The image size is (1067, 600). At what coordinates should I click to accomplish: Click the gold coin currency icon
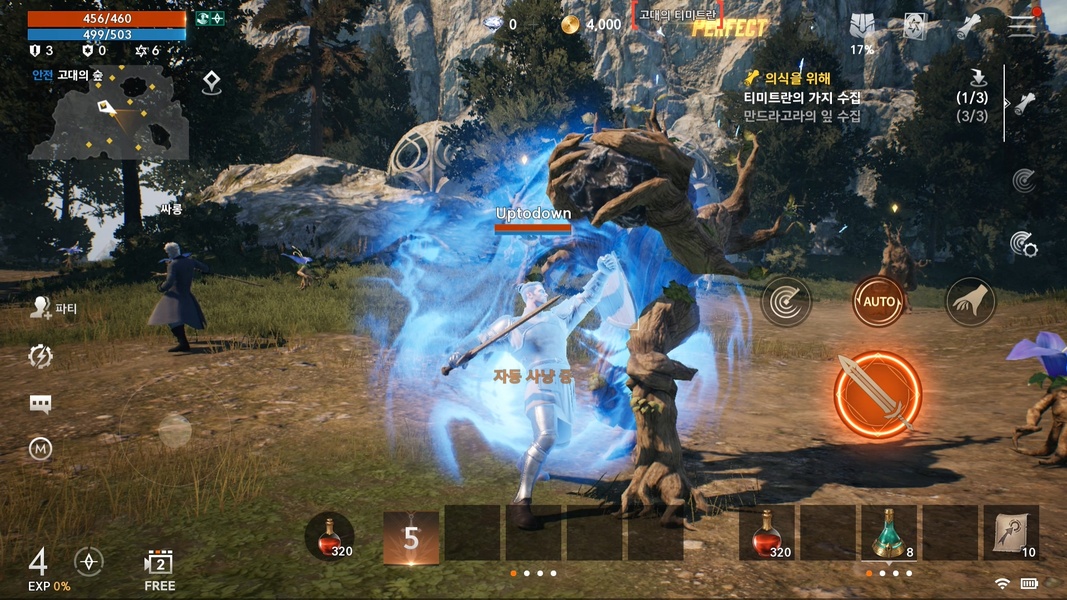coord(570,24)
